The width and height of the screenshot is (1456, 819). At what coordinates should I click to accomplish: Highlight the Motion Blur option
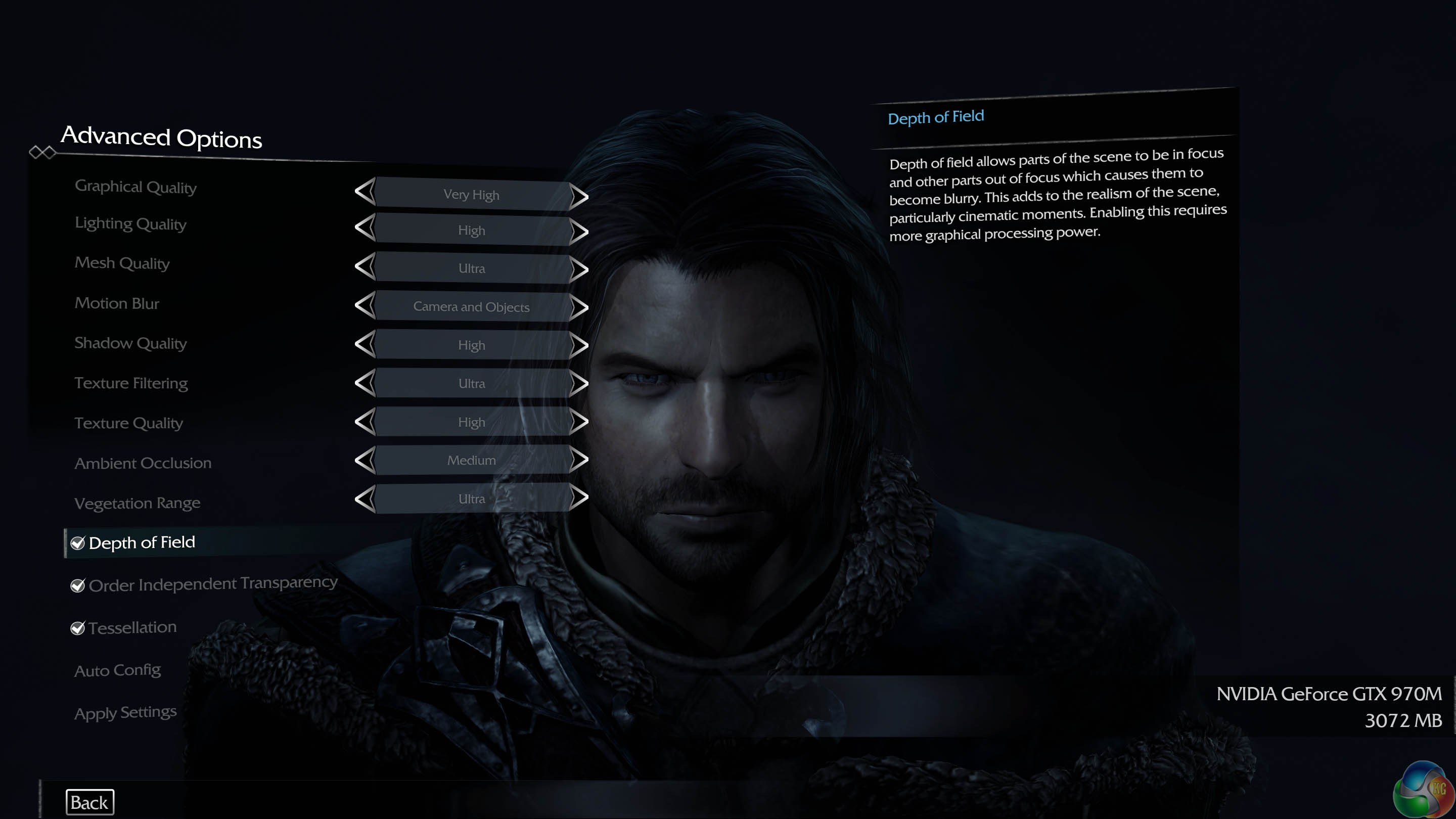tap(117, 303)
